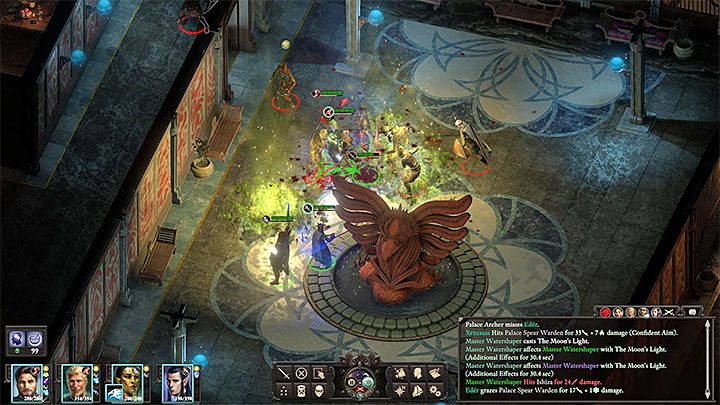Open the character head profile sheet
The width and height of the screenshot is (720, 405).
tap(417, 373)
